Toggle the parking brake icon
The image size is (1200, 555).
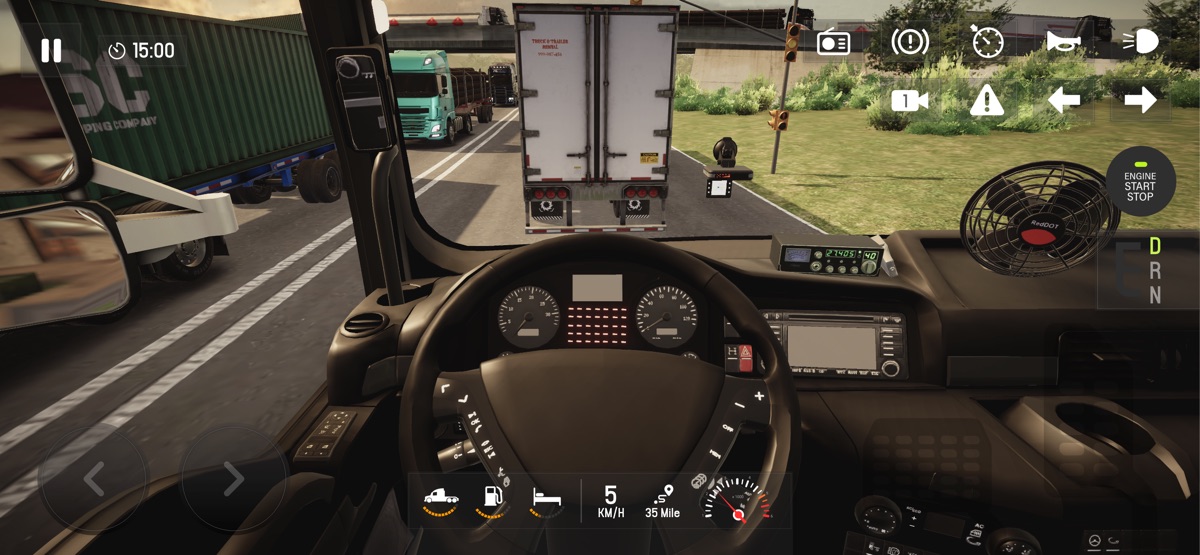(x=910, y=42)
